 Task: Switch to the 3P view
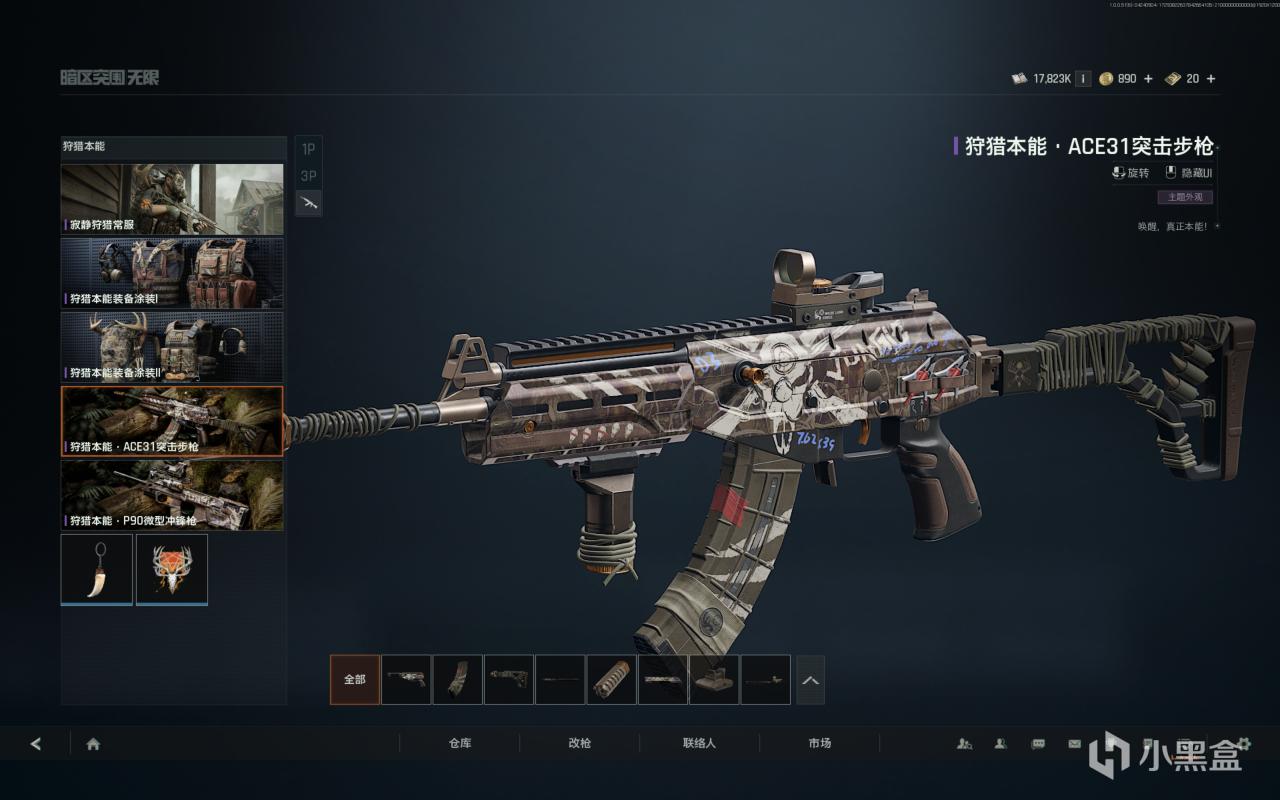click(x=308, y=176)
